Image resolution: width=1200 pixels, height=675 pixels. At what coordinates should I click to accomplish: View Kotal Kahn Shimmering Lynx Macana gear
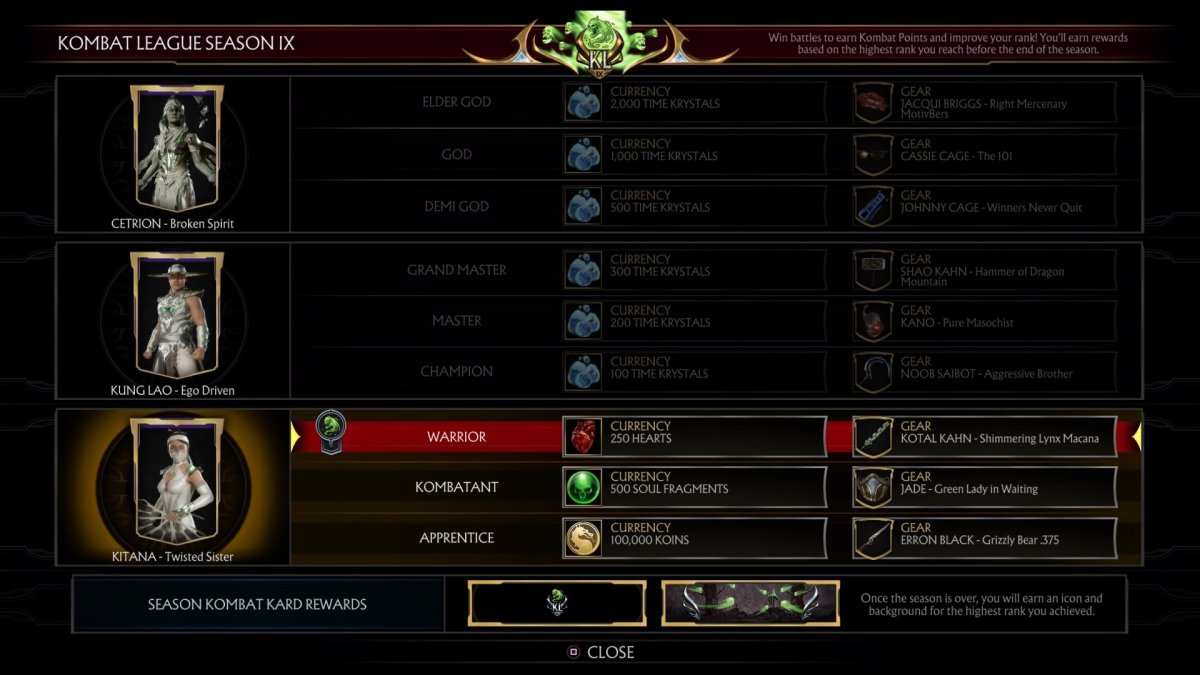(985, 437)
